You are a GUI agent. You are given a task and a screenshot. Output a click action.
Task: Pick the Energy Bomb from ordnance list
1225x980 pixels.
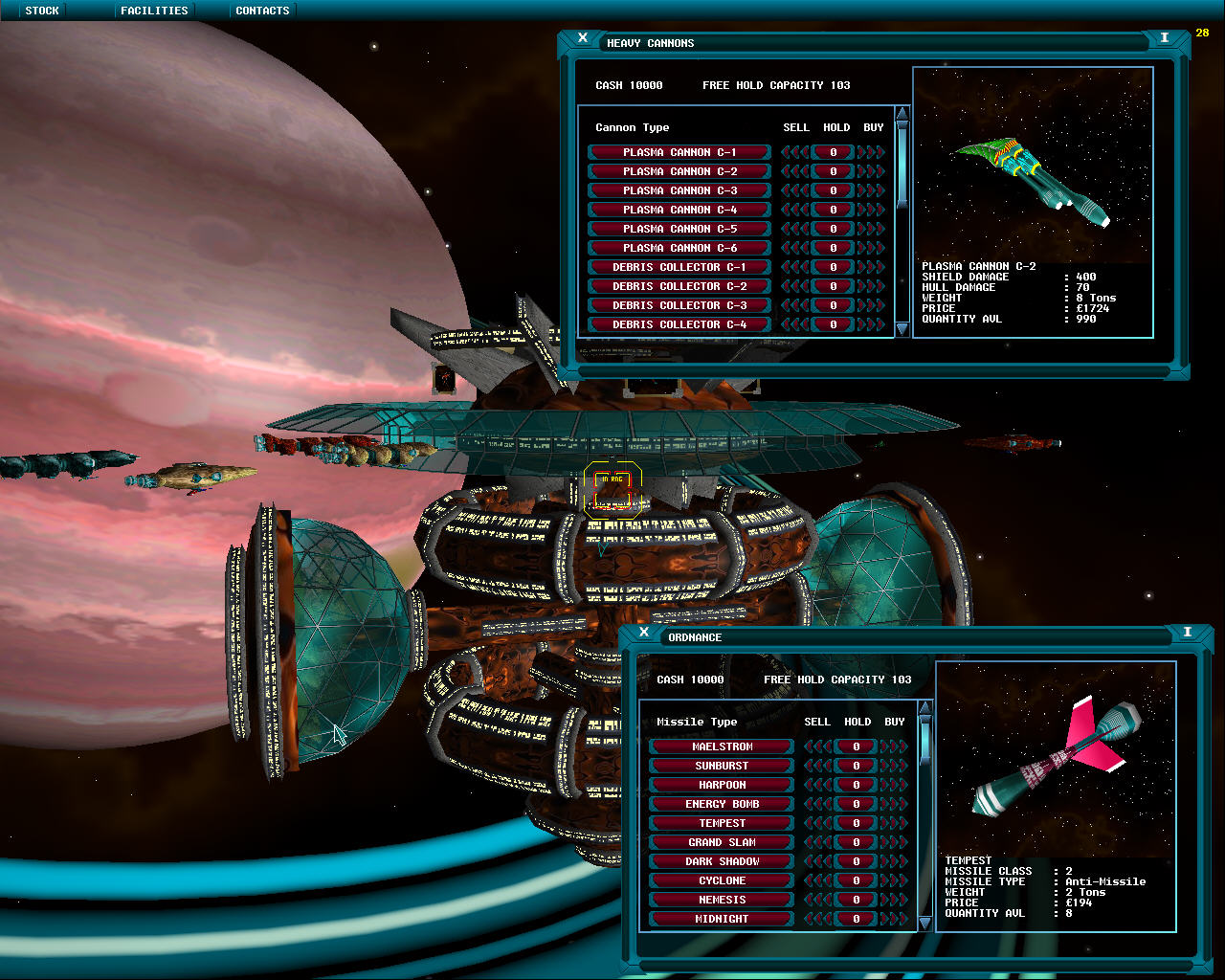tap(722, 804)
